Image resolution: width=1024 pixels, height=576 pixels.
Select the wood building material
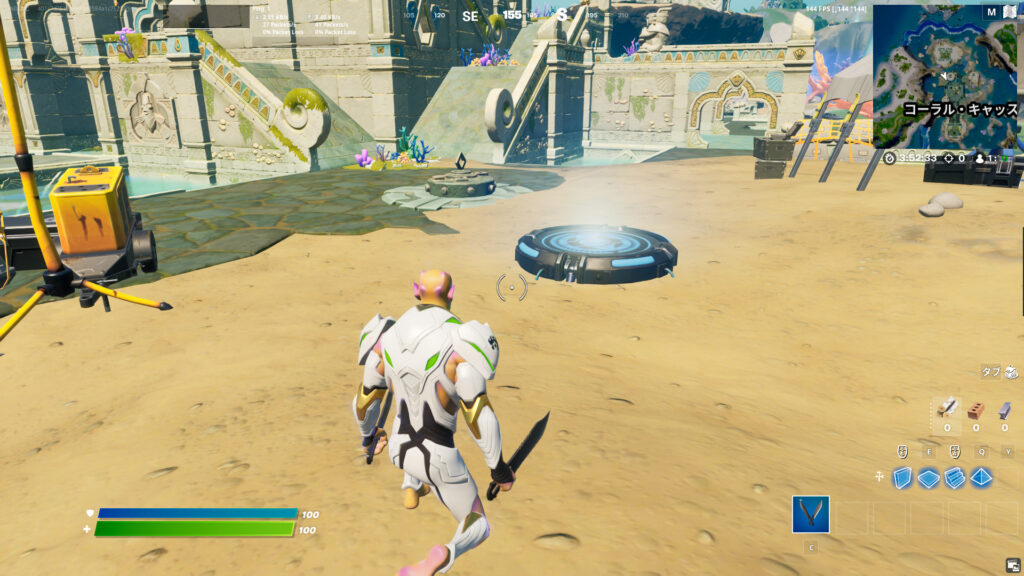coord(948,410)
